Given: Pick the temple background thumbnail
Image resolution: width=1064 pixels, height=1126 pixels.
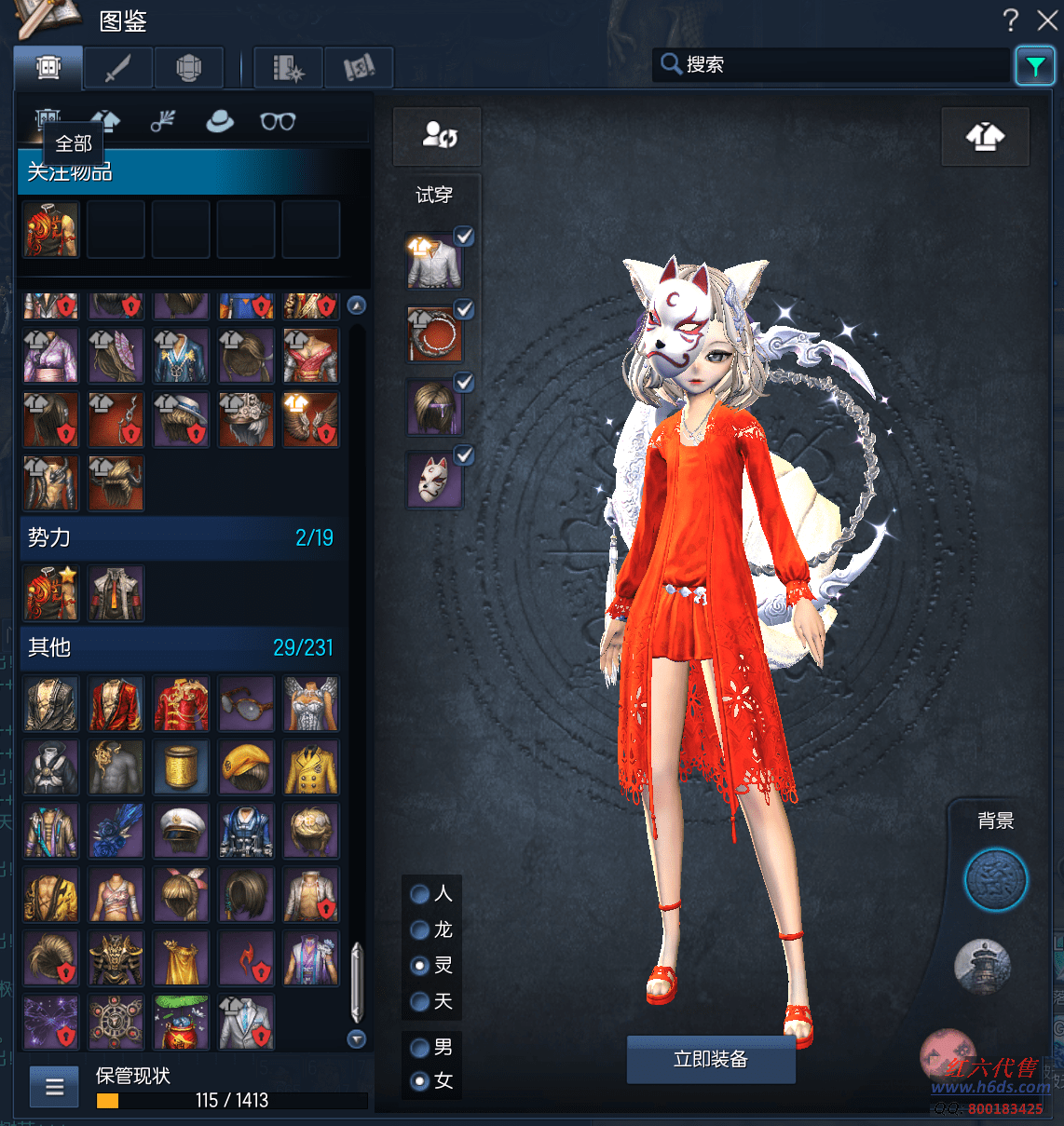Looking at the screenshot, I should coord(983,965).
